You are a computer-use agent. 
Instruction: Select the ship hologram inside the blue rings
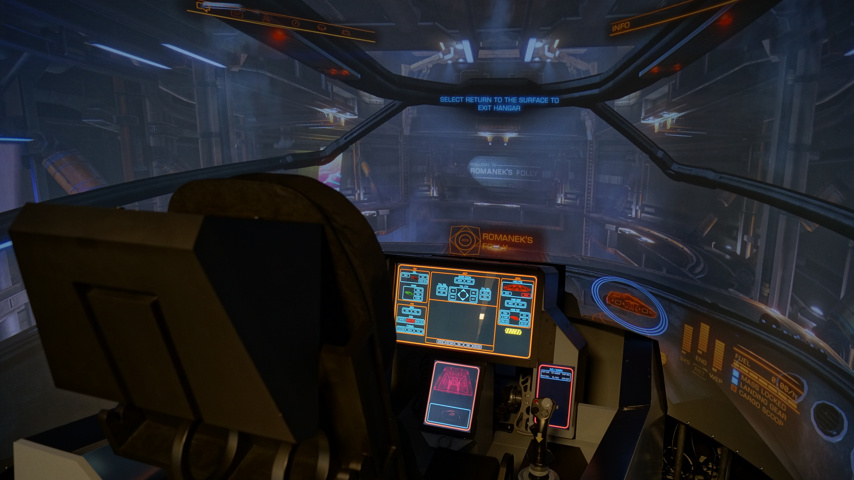630,302
